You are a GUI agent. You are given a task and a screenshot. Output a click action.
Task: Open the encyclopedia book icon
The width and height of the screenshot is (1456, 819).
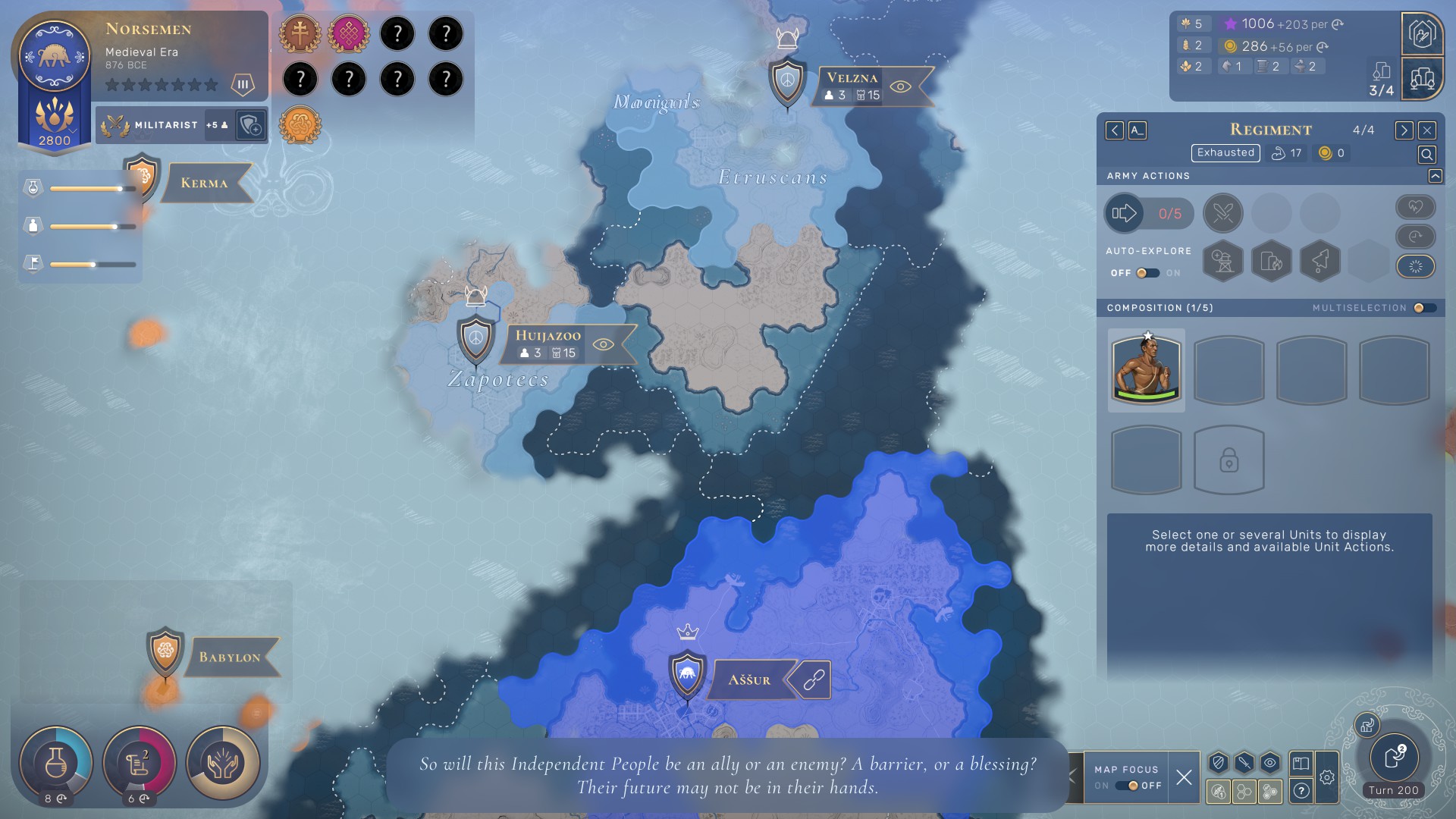1301,763
